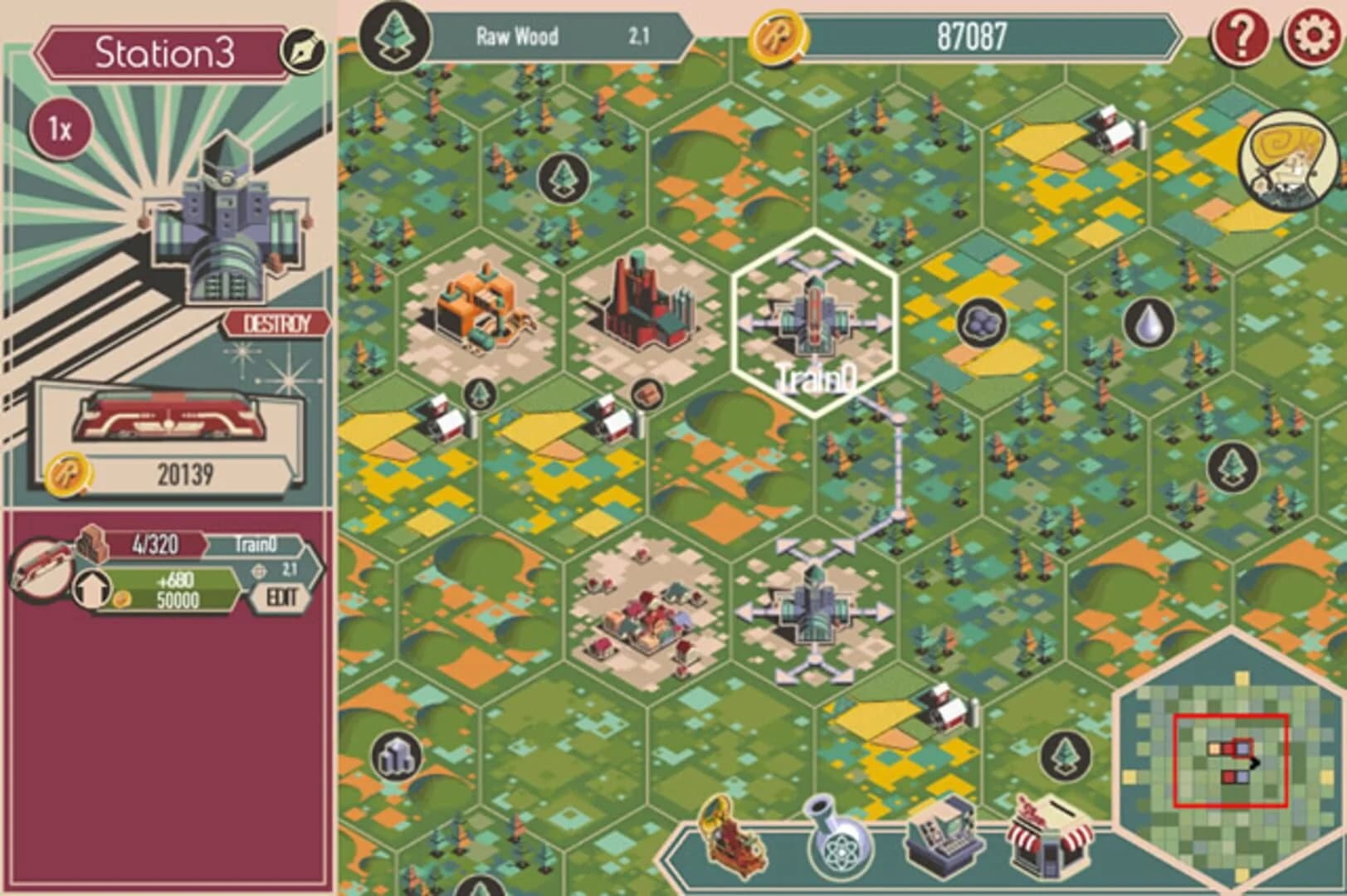Open the computer console panel at bottom
Viewport: 1347px width, 896px height.
coord(944,841)
